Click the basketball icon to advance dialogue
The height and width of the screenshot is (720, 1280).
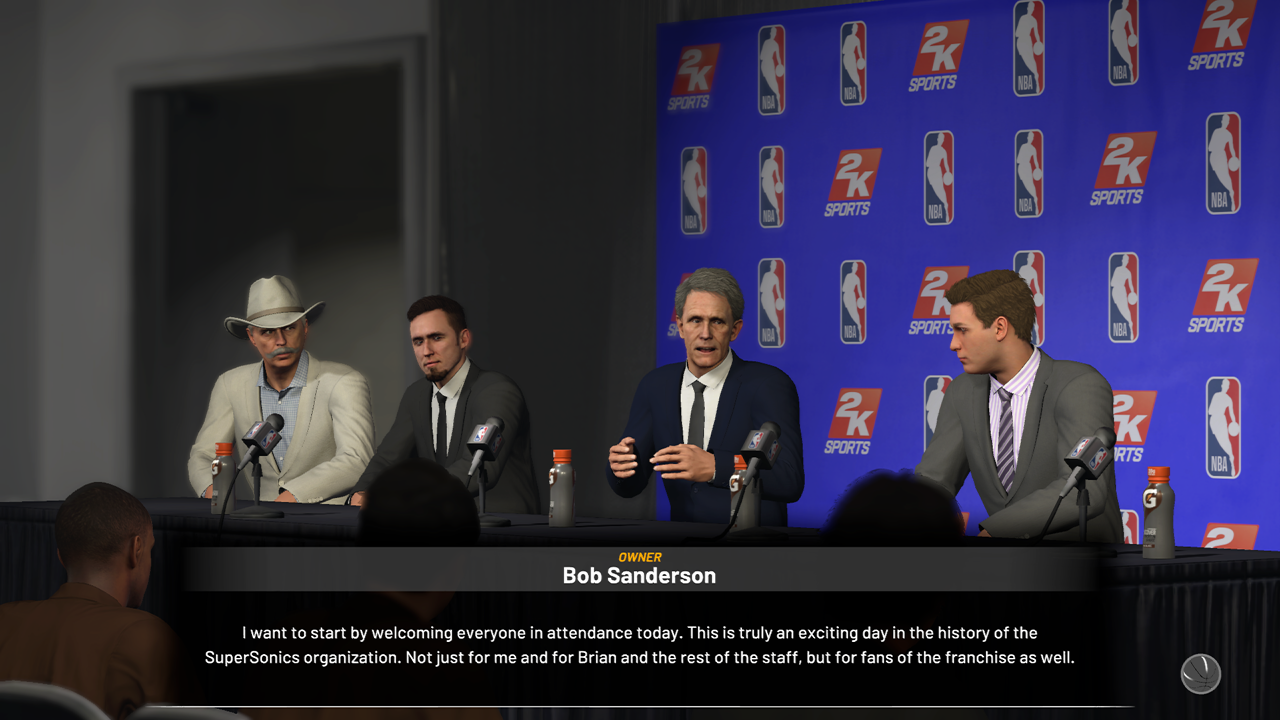click(x=1200, y=673)
